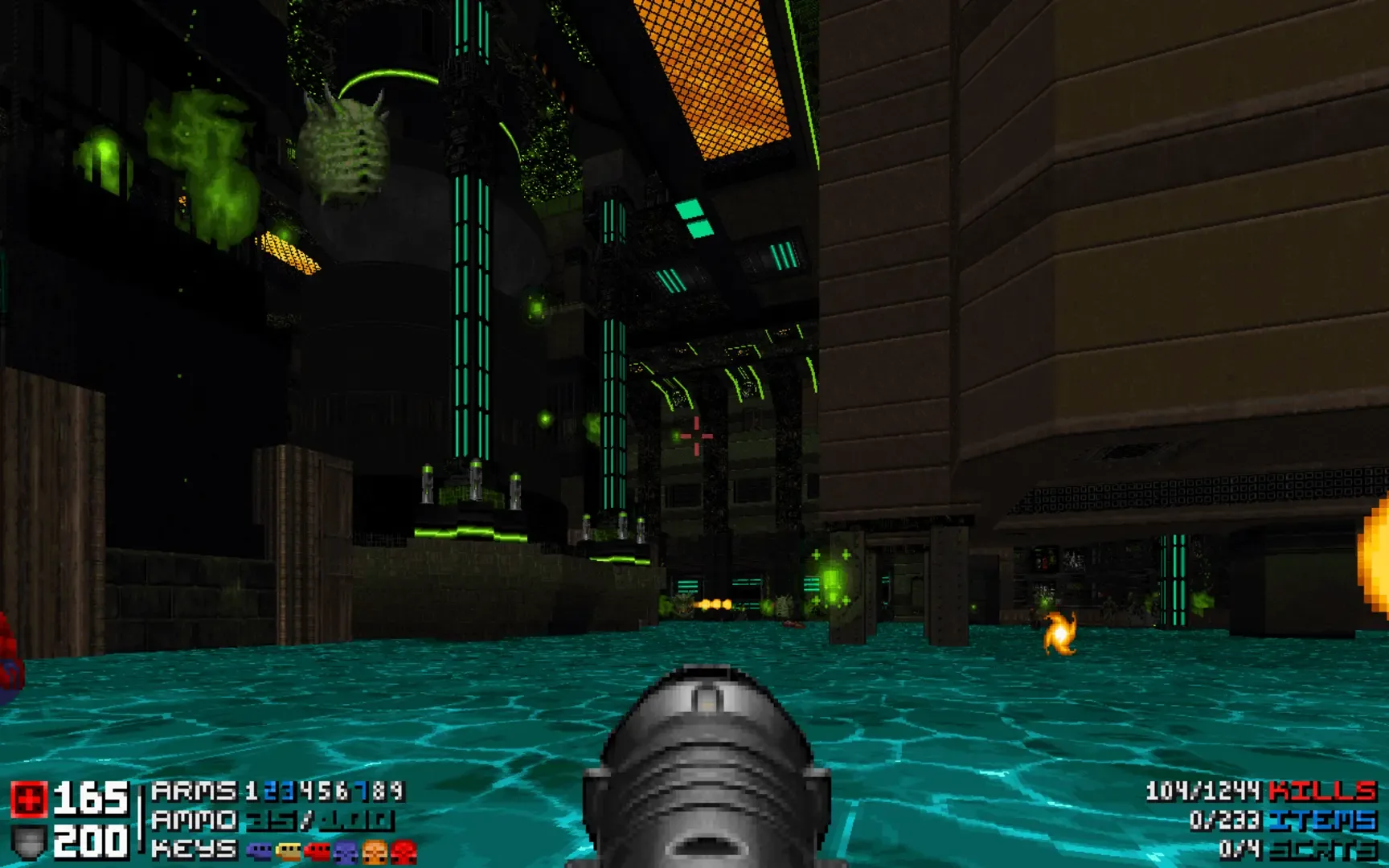Click the blue skull key icon
The image size is (1389, 868).
click(x=344, y=850)
